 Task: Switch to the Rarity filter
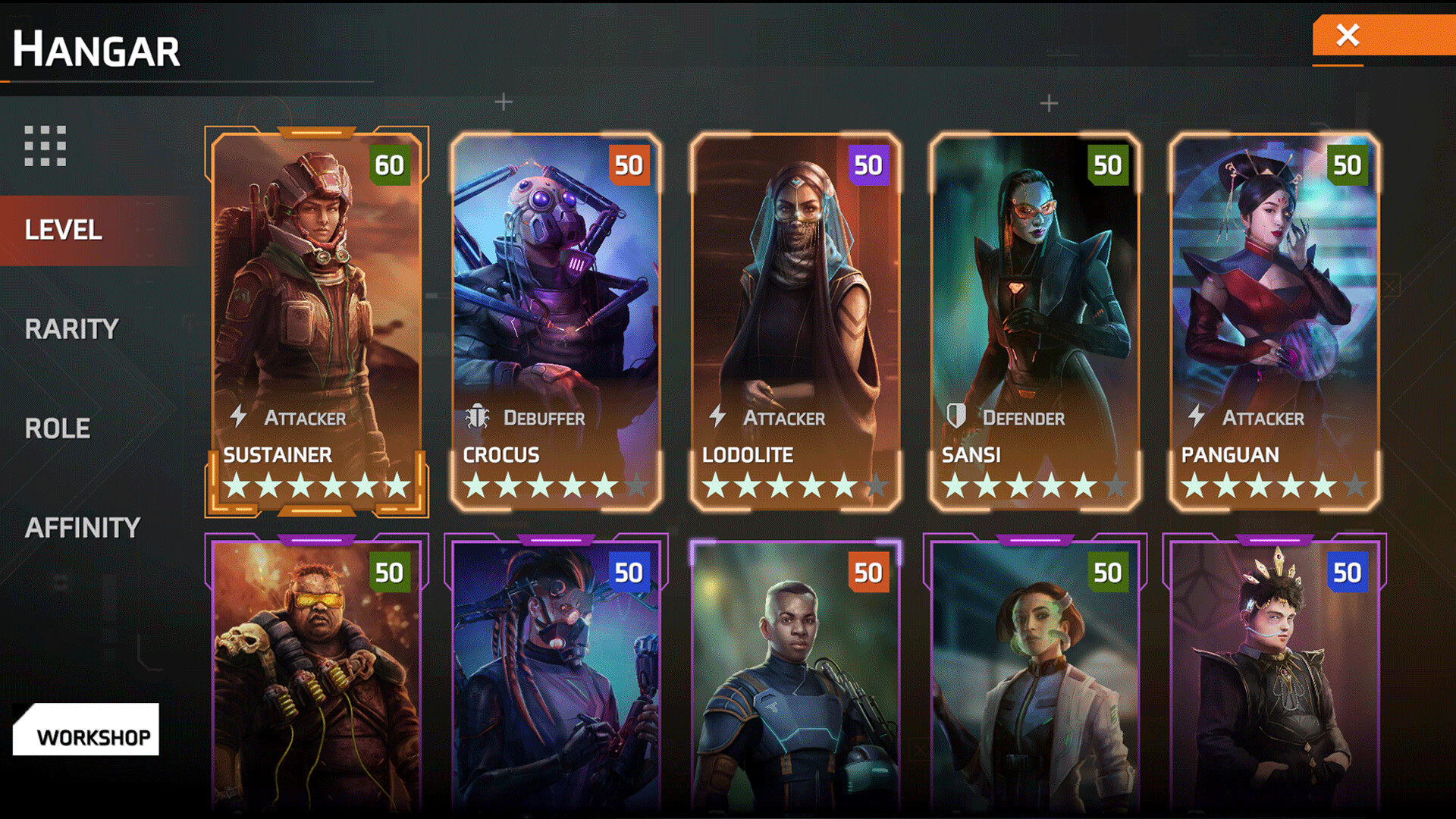click(x=72, y=329)
